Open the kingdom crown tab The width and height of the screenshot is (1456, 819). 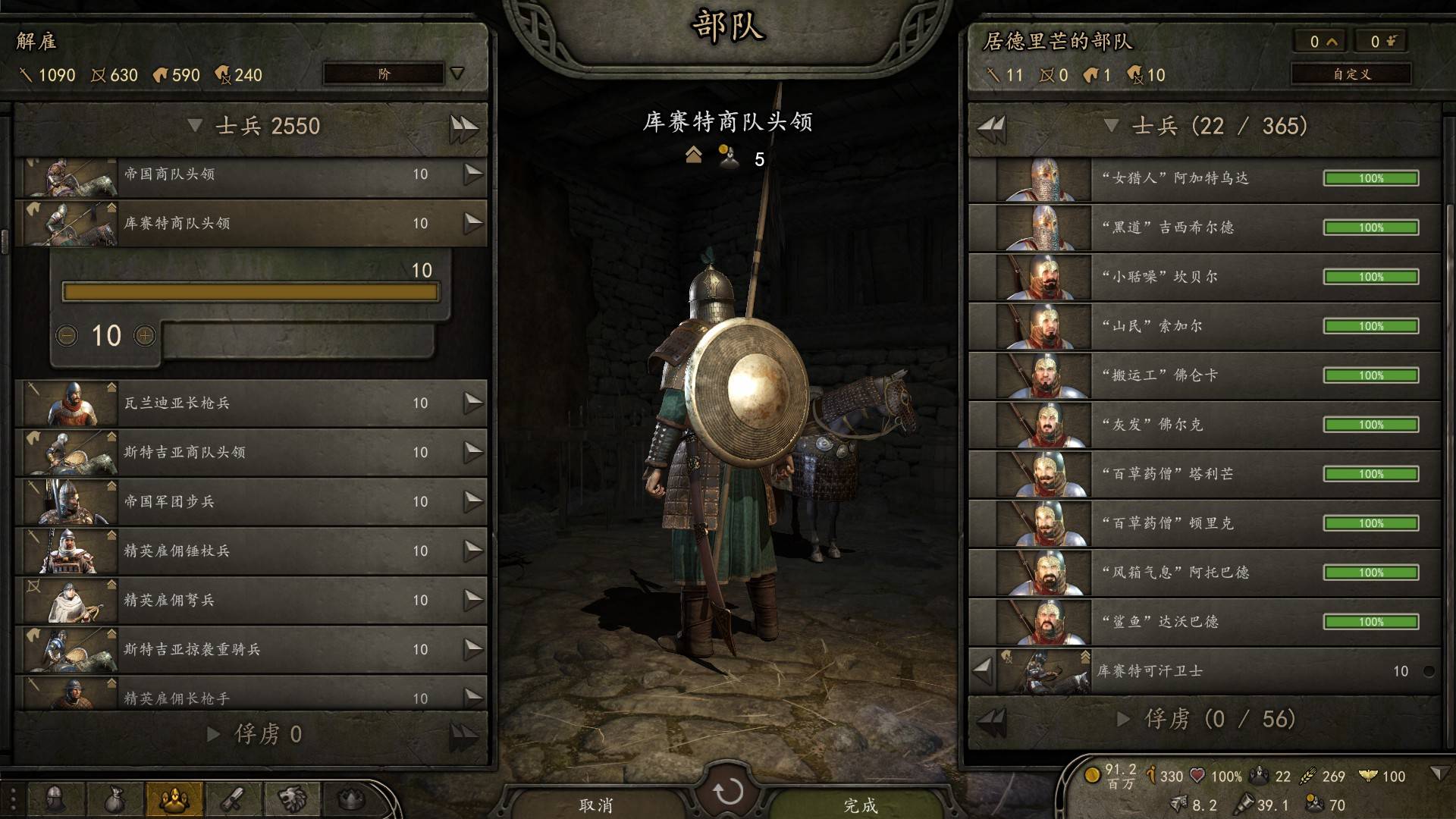tap(351, 799)
